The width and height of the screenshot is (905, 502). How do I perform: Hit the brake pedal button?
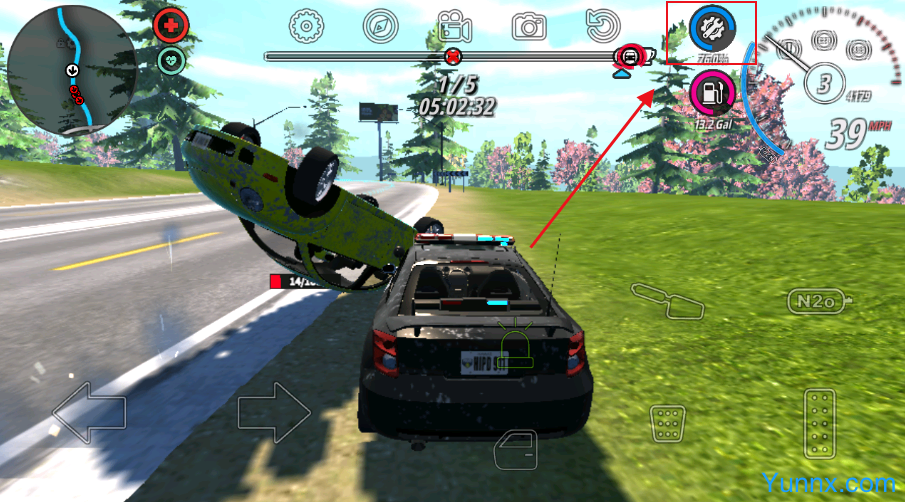coord(665,423)
